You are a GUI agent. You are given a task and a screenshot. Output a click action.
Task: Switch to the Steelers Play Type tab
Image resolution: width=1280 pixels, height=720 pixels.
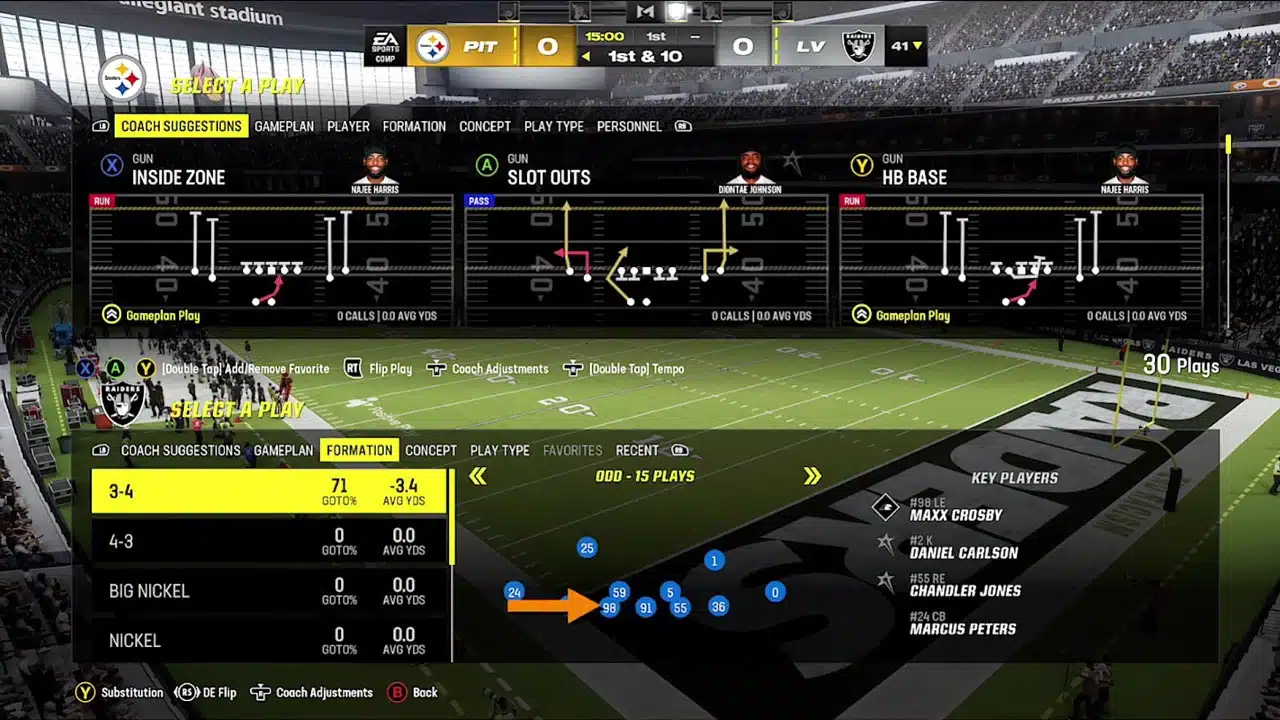(554, 127)
